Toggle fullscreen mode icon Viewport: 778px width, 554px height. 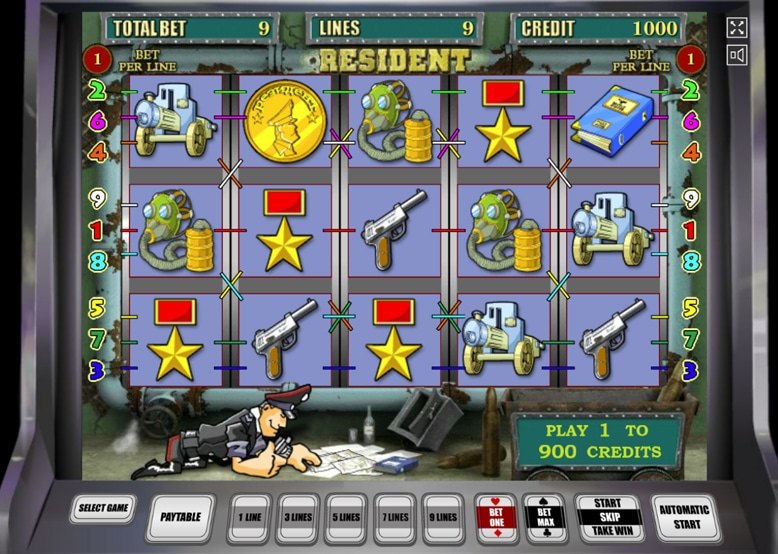[737, 28]
